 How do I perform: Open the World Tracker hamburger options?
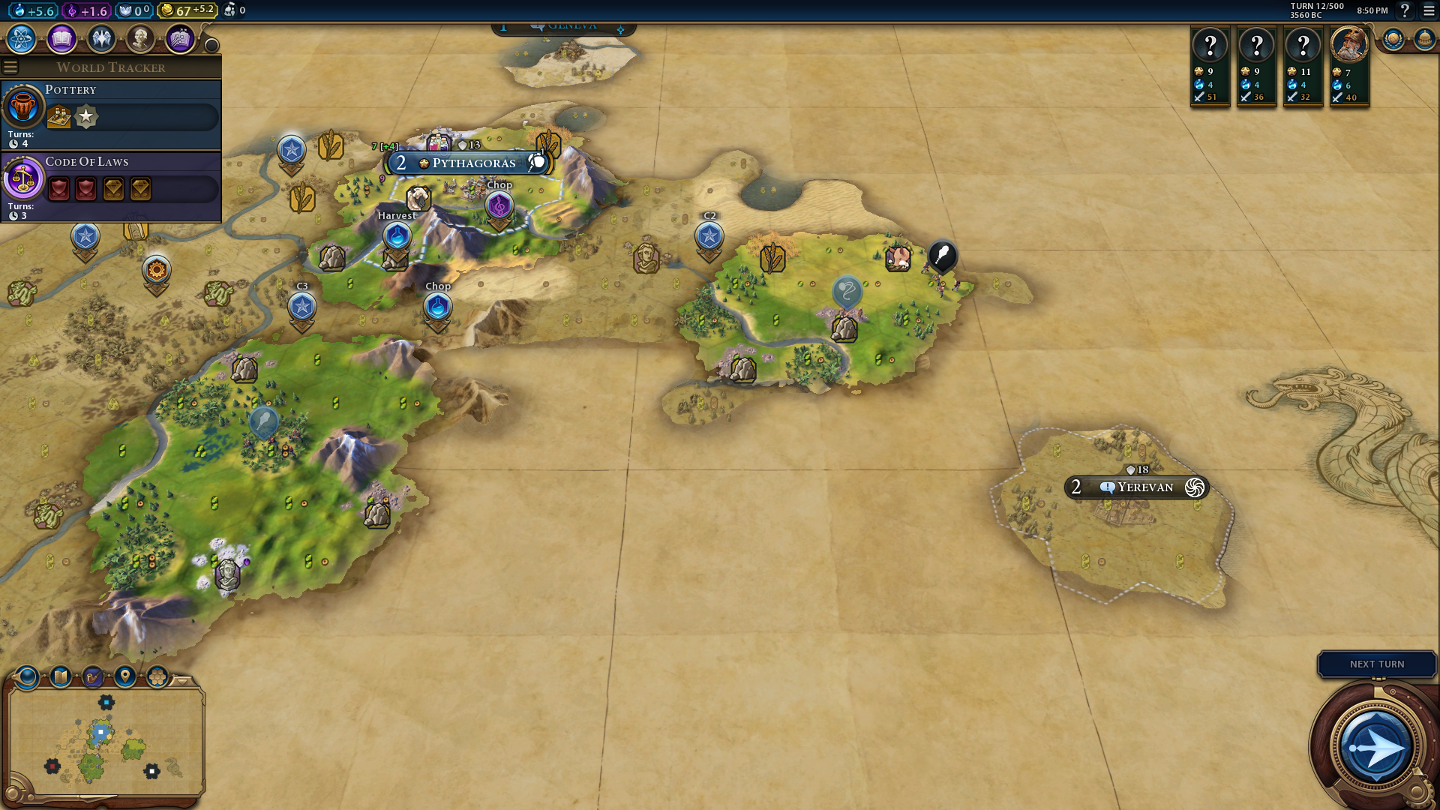click(11, 67)
